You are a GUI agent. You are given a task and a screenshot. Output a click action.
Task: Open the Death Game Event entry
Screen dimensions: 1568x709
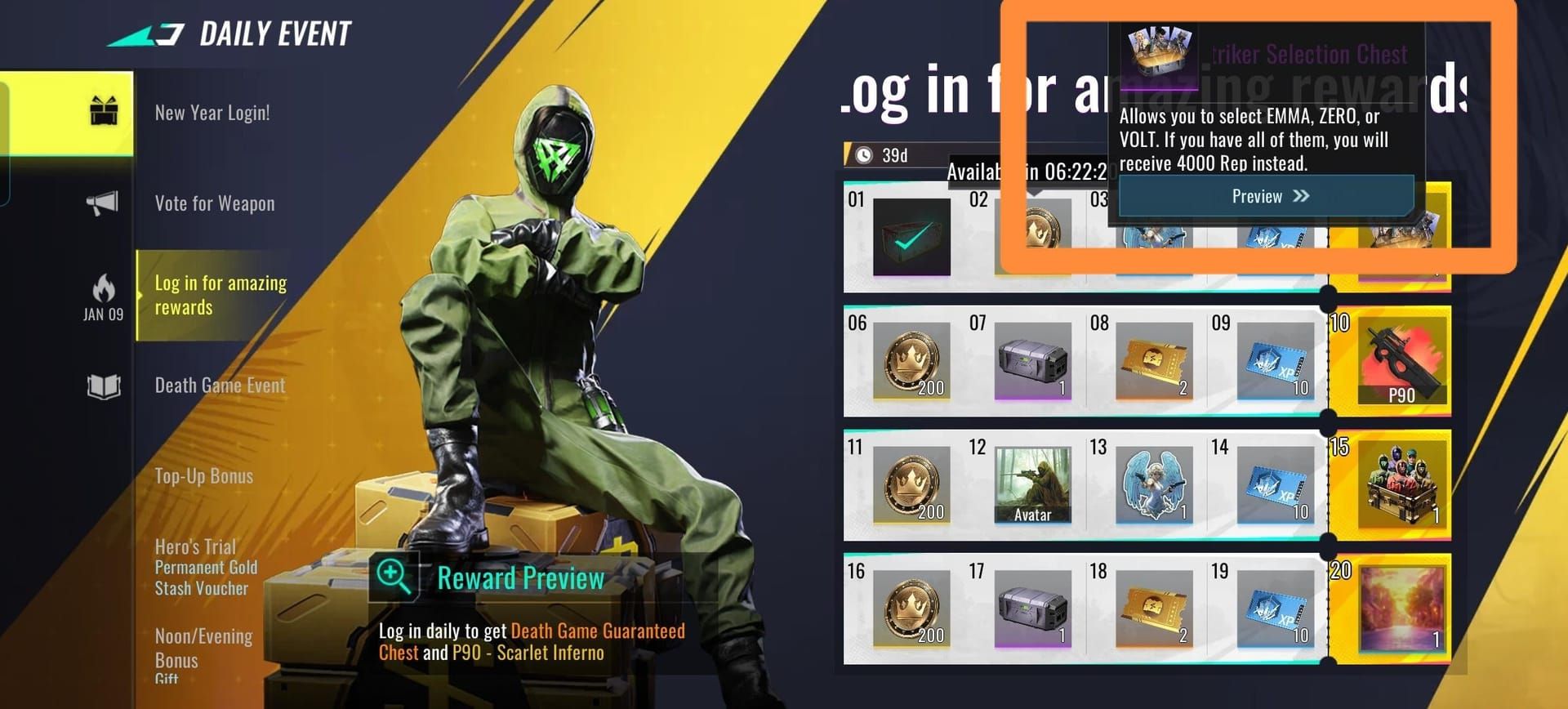pyautogui.click(x=220, y=386)
